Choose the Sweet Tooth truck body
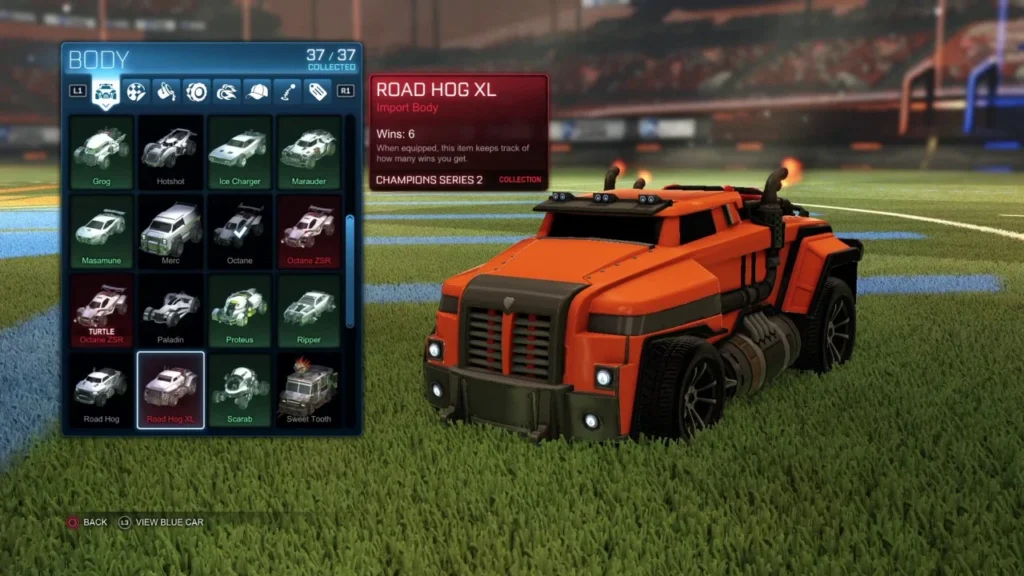Image resolution: width=1024 pixels, height=576 pixels. pyautogui.click(x=308, y=389)
